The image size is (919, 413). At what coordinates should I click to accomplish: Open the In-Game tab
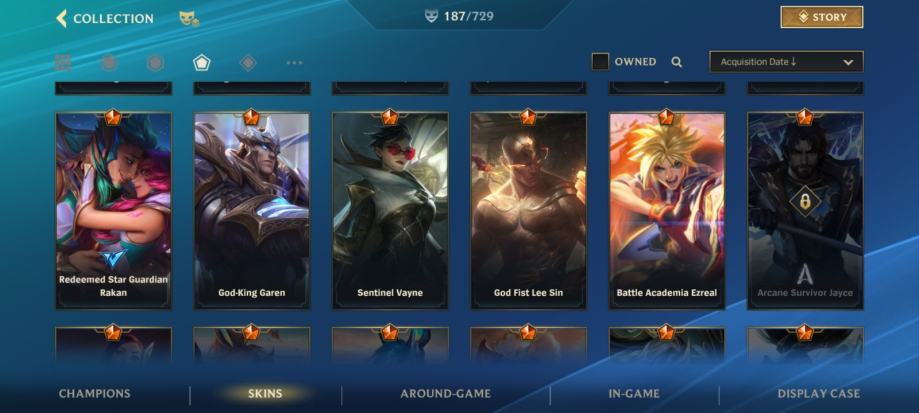(x=635, y=394)
